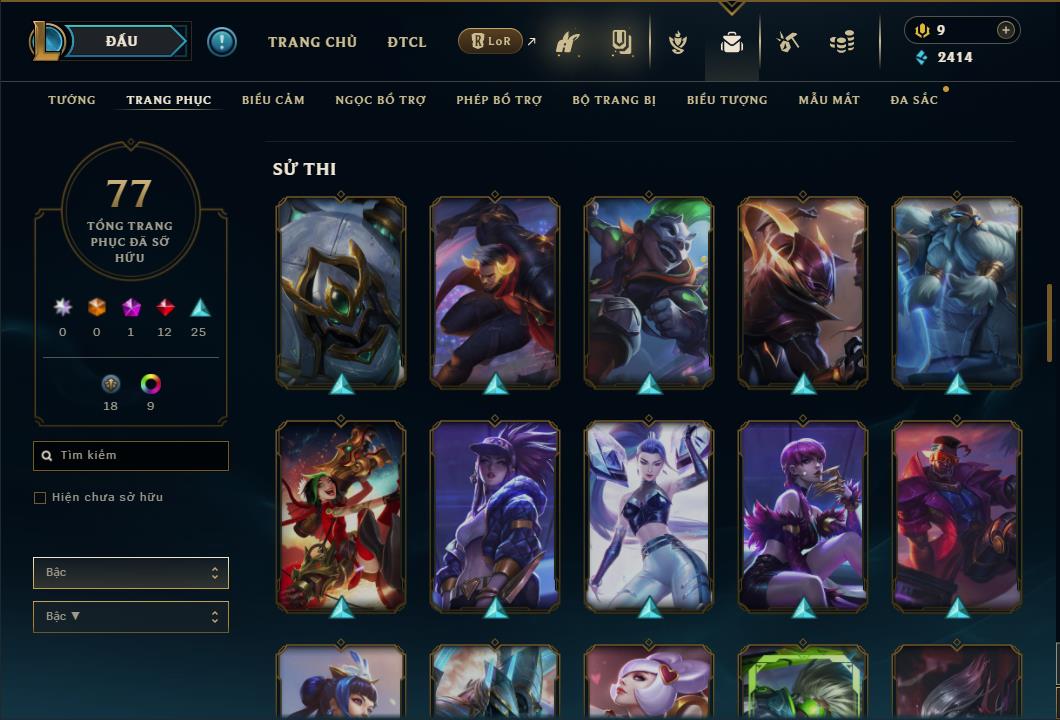Click the ĐẤU play button

point(121,41)
